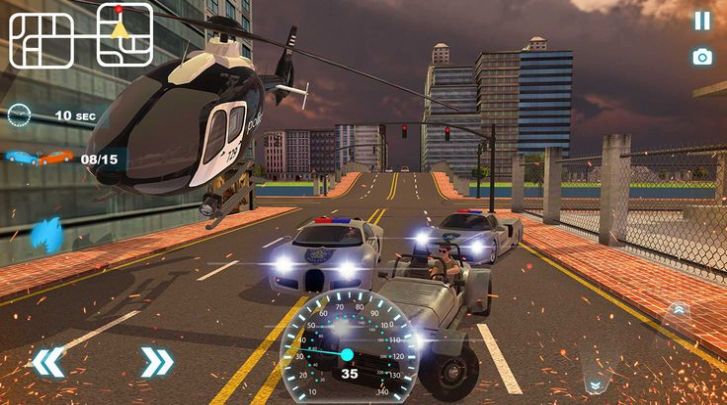
Task: Open the minimap with the yellow arrow
Action: click(x=124, y=34)
